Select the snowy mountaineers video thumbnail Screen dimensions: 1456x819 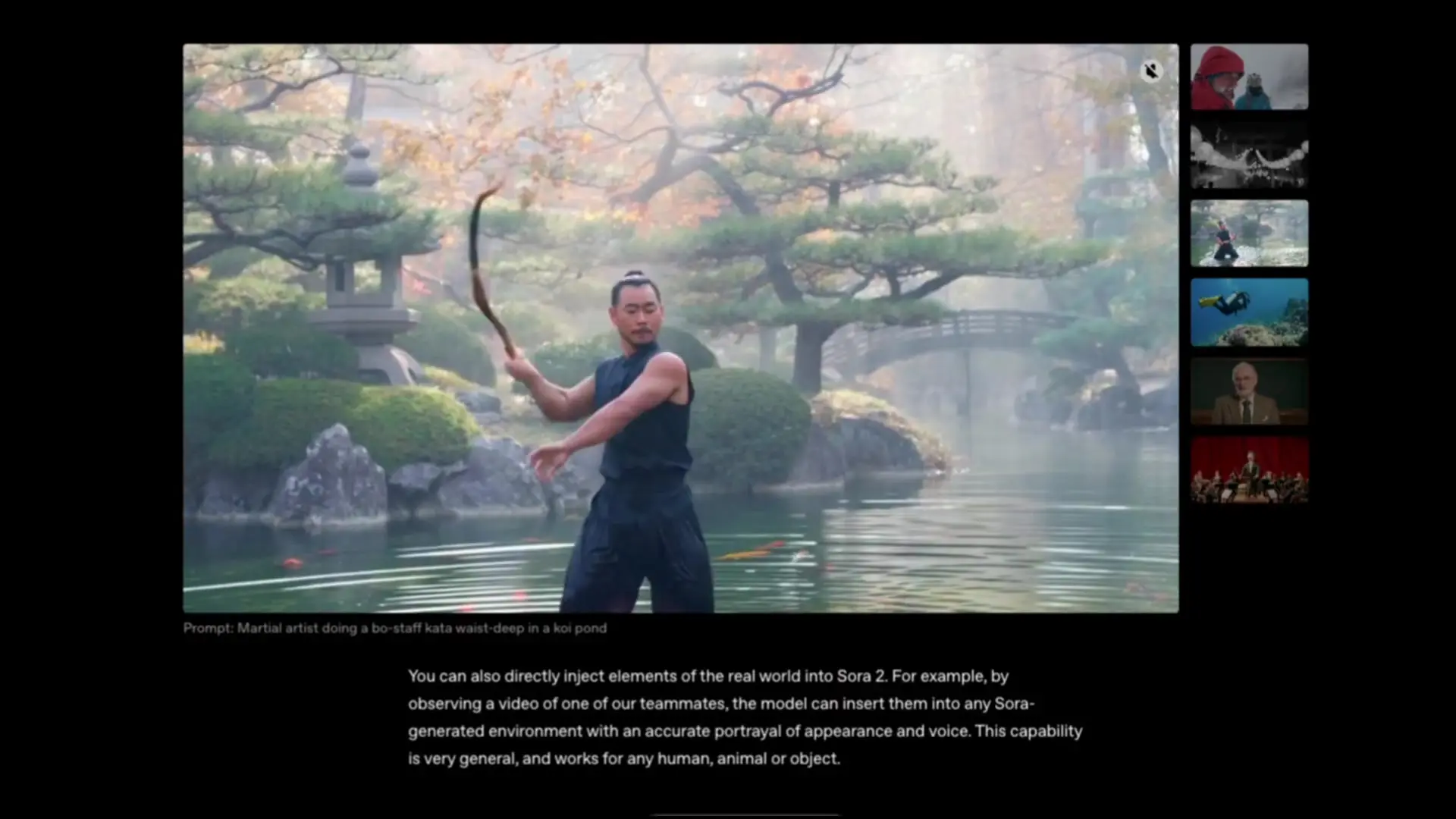tap(1248, 77)
